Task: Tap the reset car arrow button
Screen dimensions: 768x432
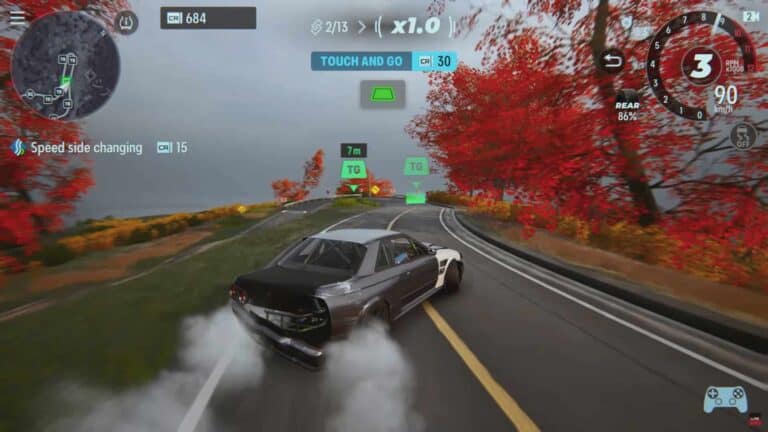Action: coord(611,61)
